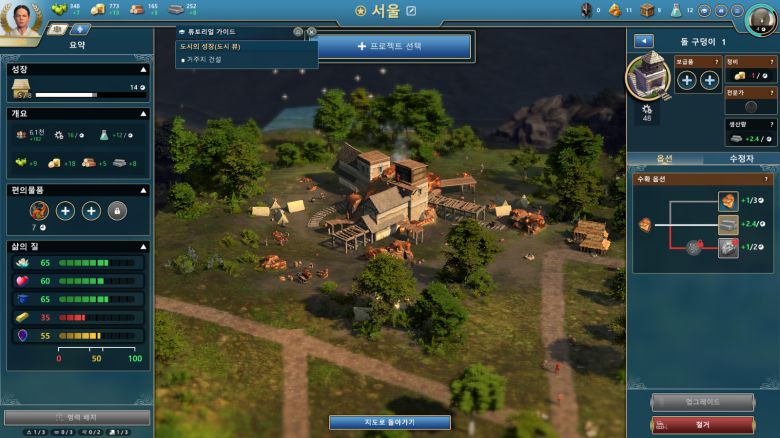The width and height of the screenshot is (780, 438).
Task: Select the red dragon amenity slot
Action: click(x=39, y=210)
